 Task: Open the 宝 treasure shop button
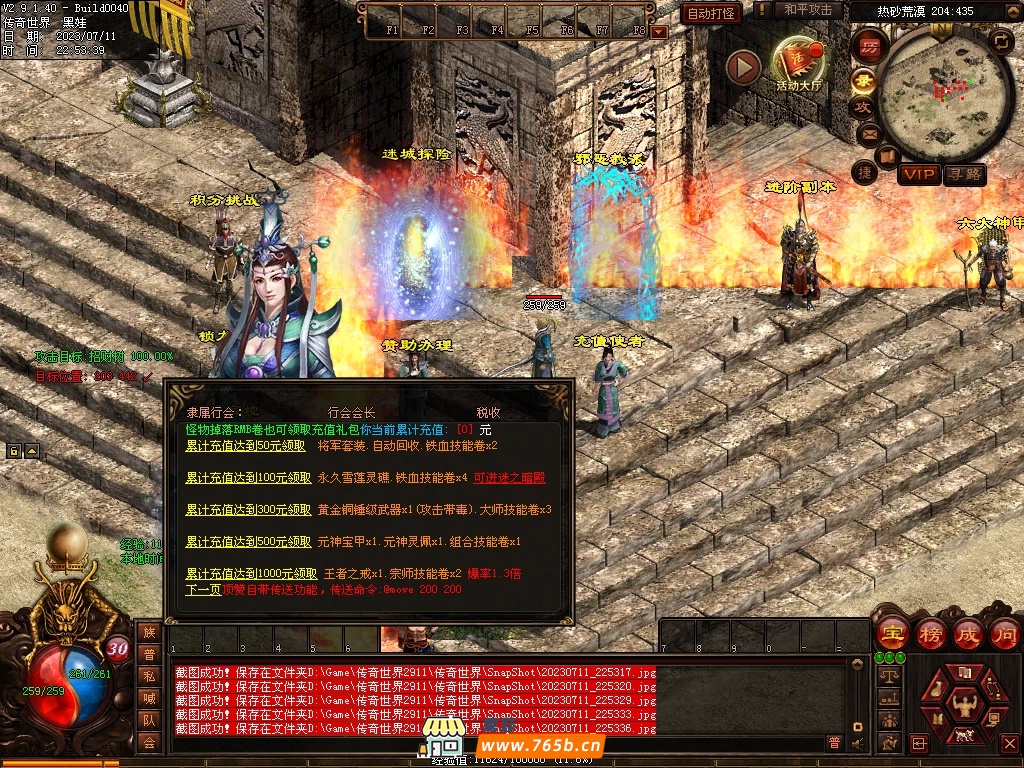point(891,633)
